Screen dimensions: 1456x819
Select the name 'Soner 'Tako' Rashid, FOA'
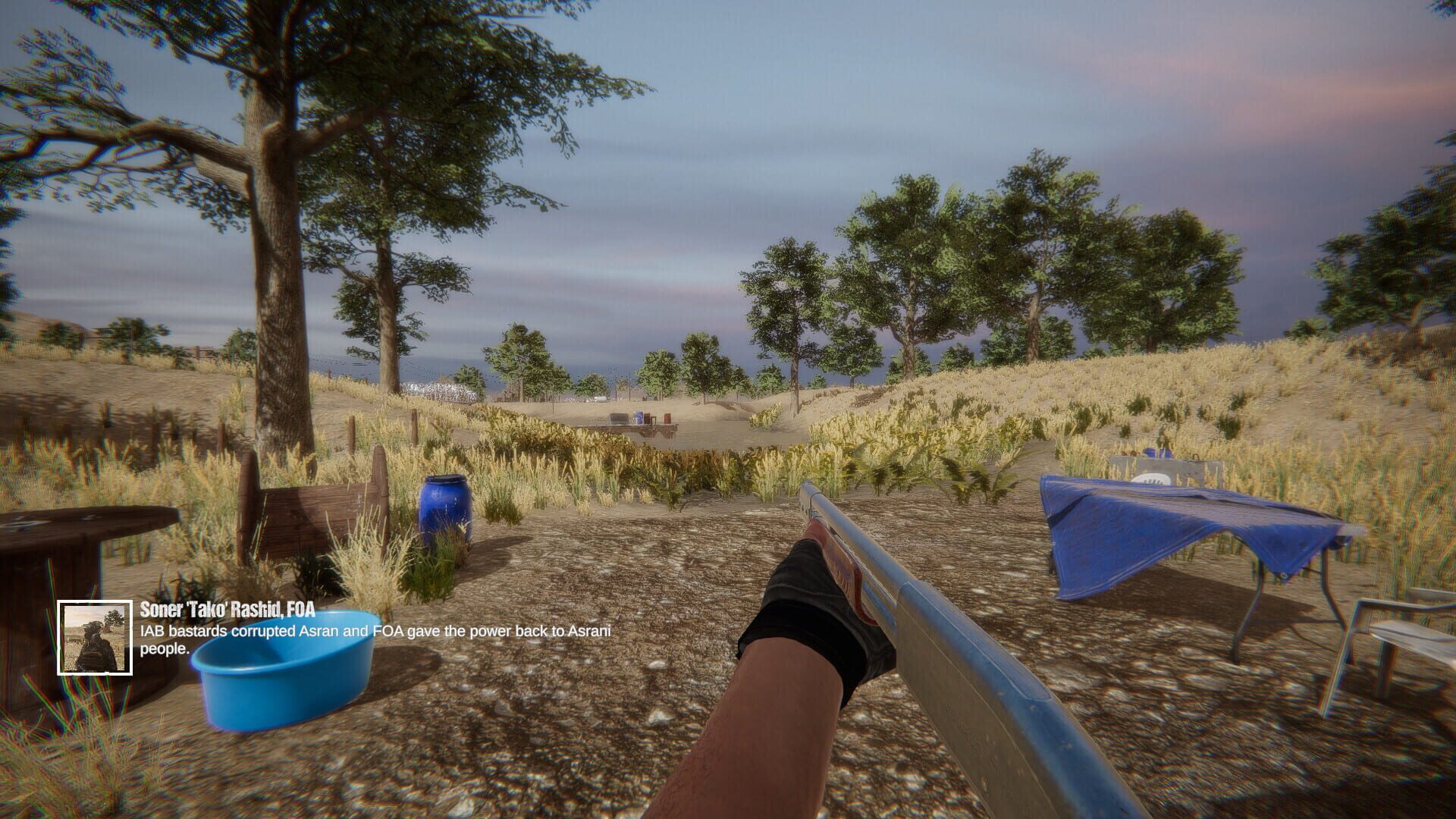(x=227, y=610)
